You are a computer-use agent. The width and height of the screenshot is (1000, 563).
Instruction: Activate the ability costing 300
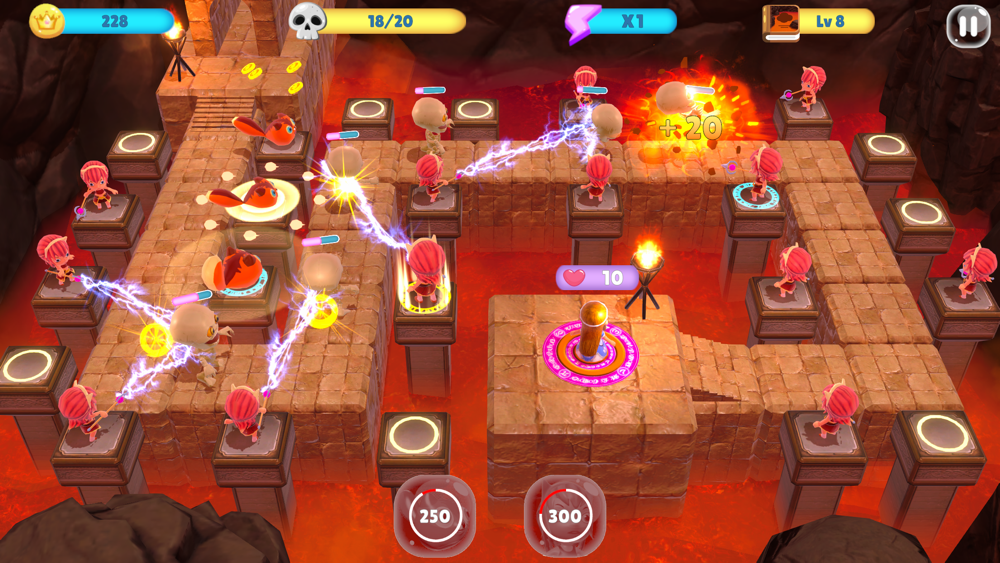point(564,516)
